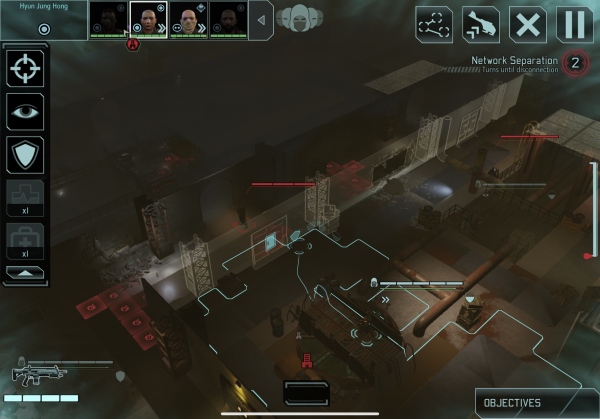Select the highlighted soldier portrait Hyun Jung Hong
This screenshot has width=600, height=419.
pos(149,18)
